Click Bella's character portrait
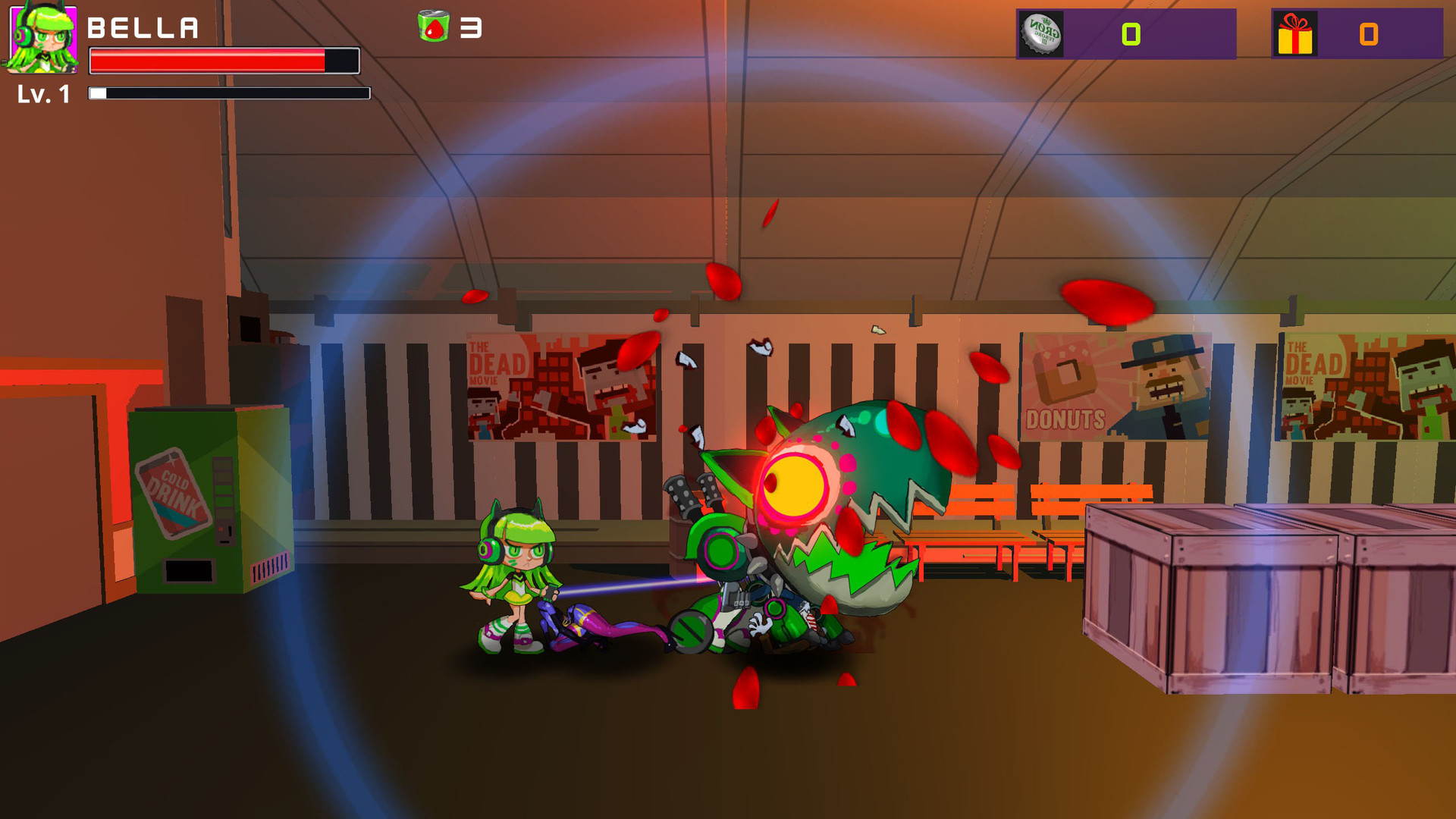 (x=42, y=38)
